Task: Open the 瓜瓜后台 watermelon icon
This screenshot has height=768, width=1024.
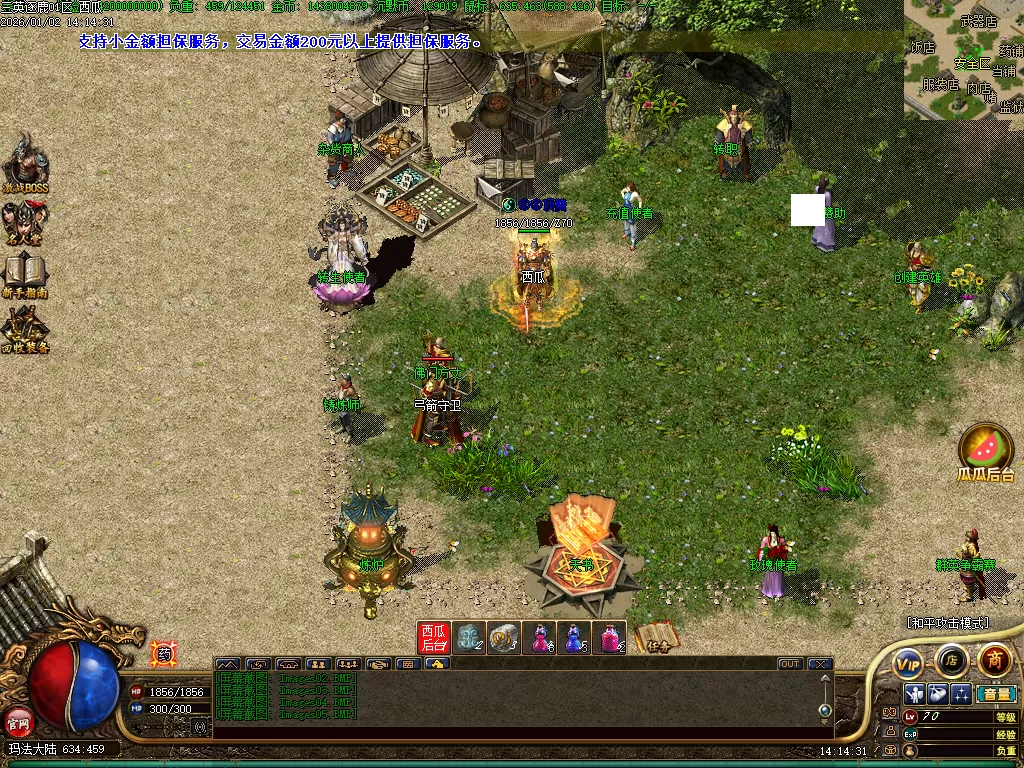Action: pos(986,452)
